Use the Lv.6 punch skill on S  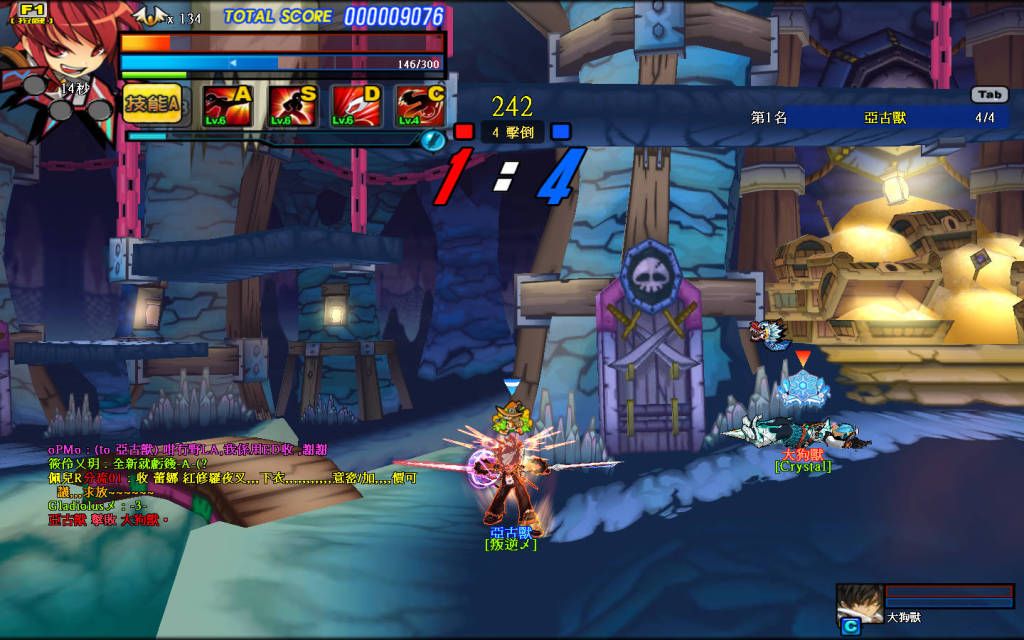tap(292, 106)
